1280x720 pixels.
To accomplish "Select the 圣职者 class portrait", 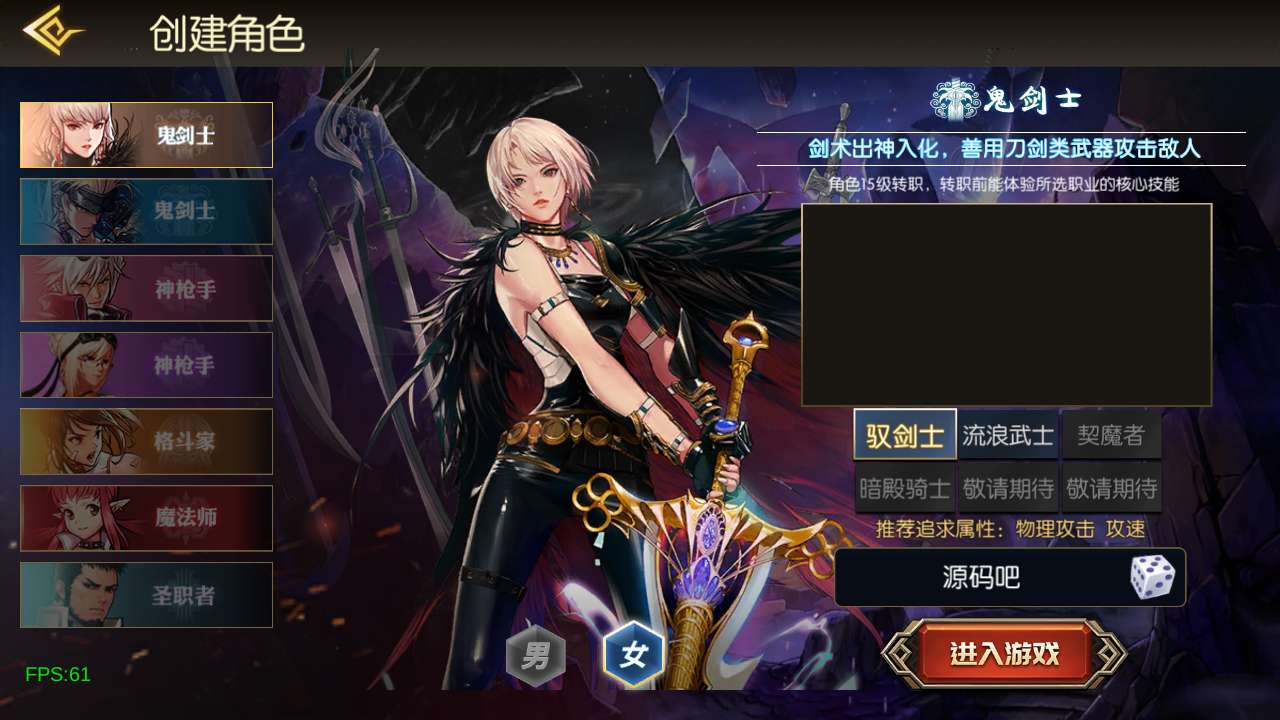I will (x=145, y=595).
